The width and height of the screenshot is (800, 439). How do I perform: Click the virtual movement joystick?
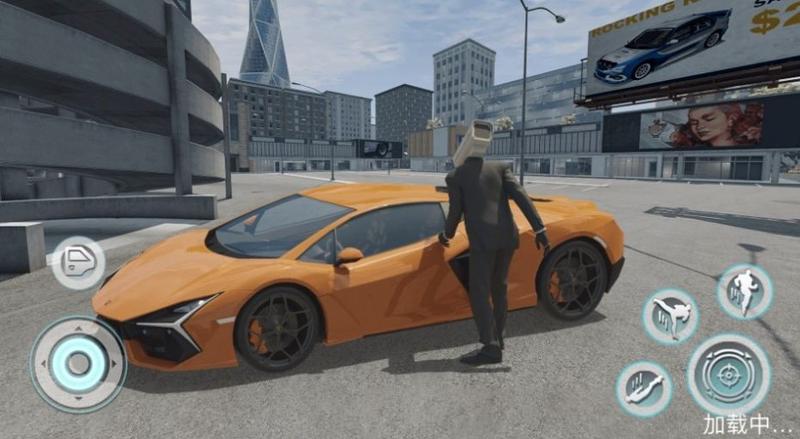78,363
